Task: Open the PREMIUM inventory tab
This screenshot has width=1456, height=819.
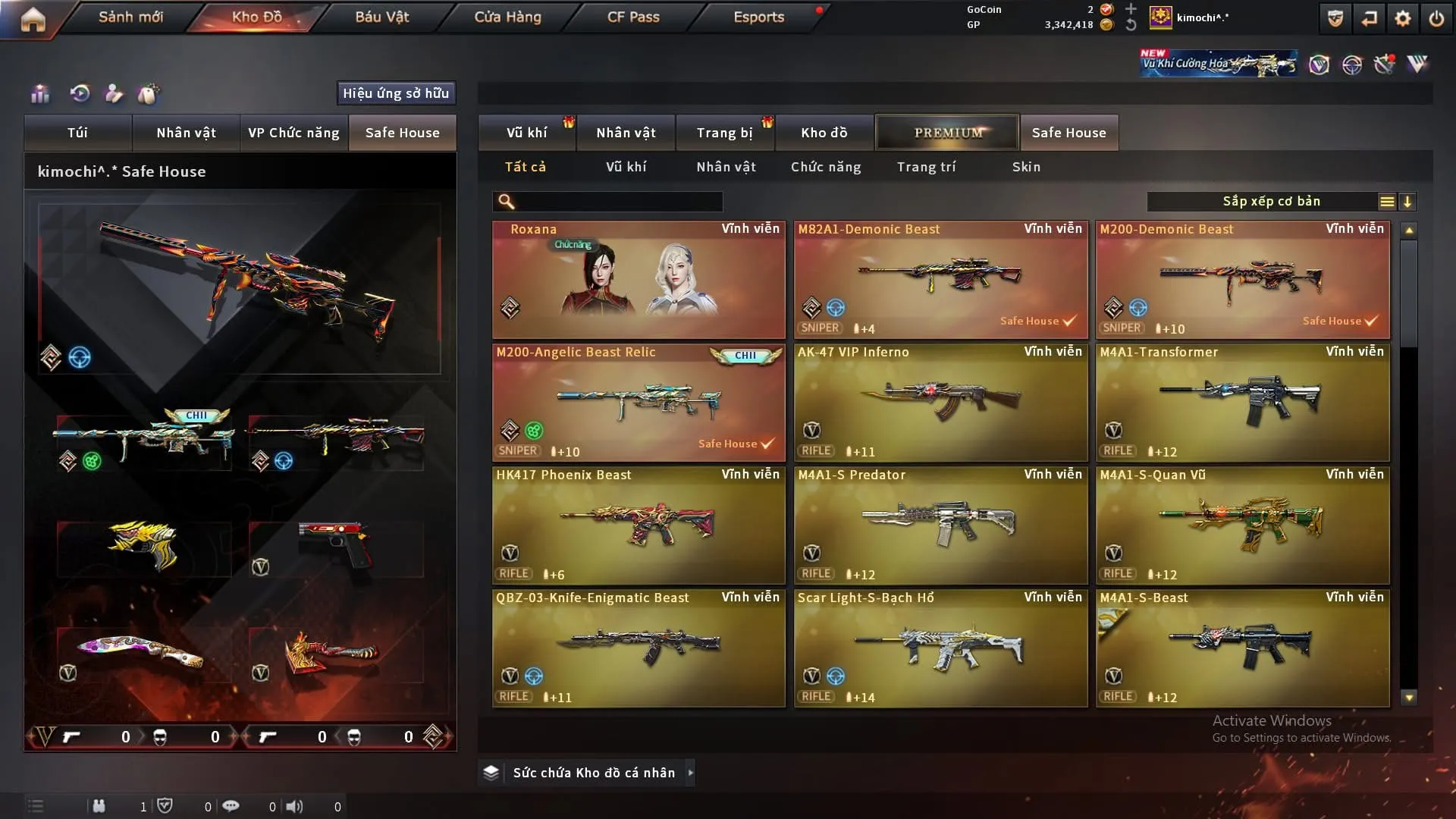Action: click(x=947, y=133)
